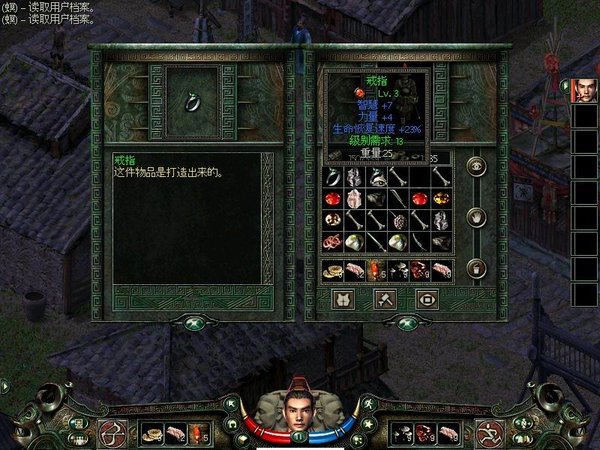The height and width of the screenshot is (450, 600).
Task: Close the inventory panel with green gem
Action: click(x=406, y=323)
